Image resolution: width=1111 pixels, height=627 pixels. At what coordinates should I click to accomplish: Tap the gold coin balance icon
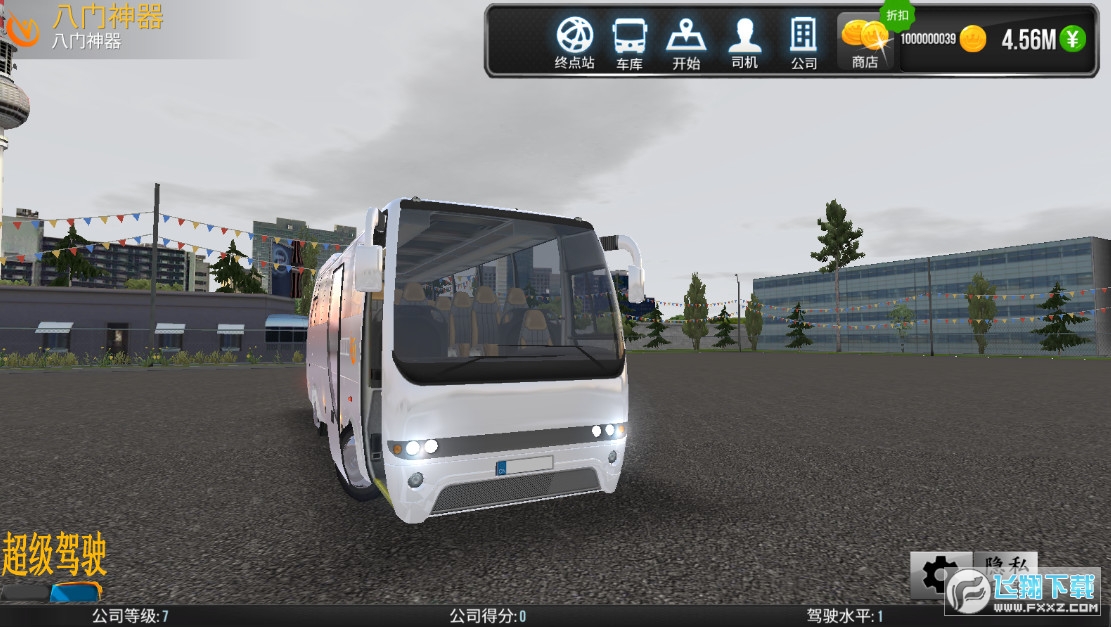[x=972, y=40]
